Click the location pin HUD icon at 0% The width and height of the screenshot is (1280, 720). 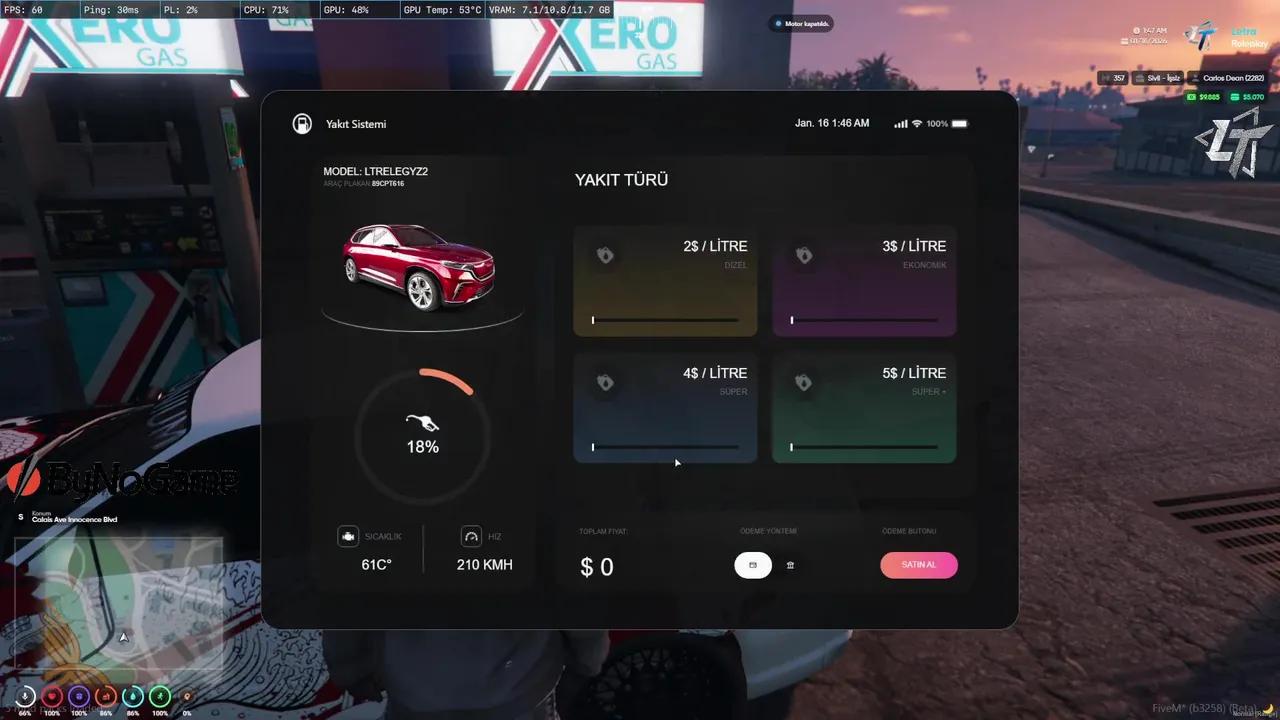click(x=185, y=696)
